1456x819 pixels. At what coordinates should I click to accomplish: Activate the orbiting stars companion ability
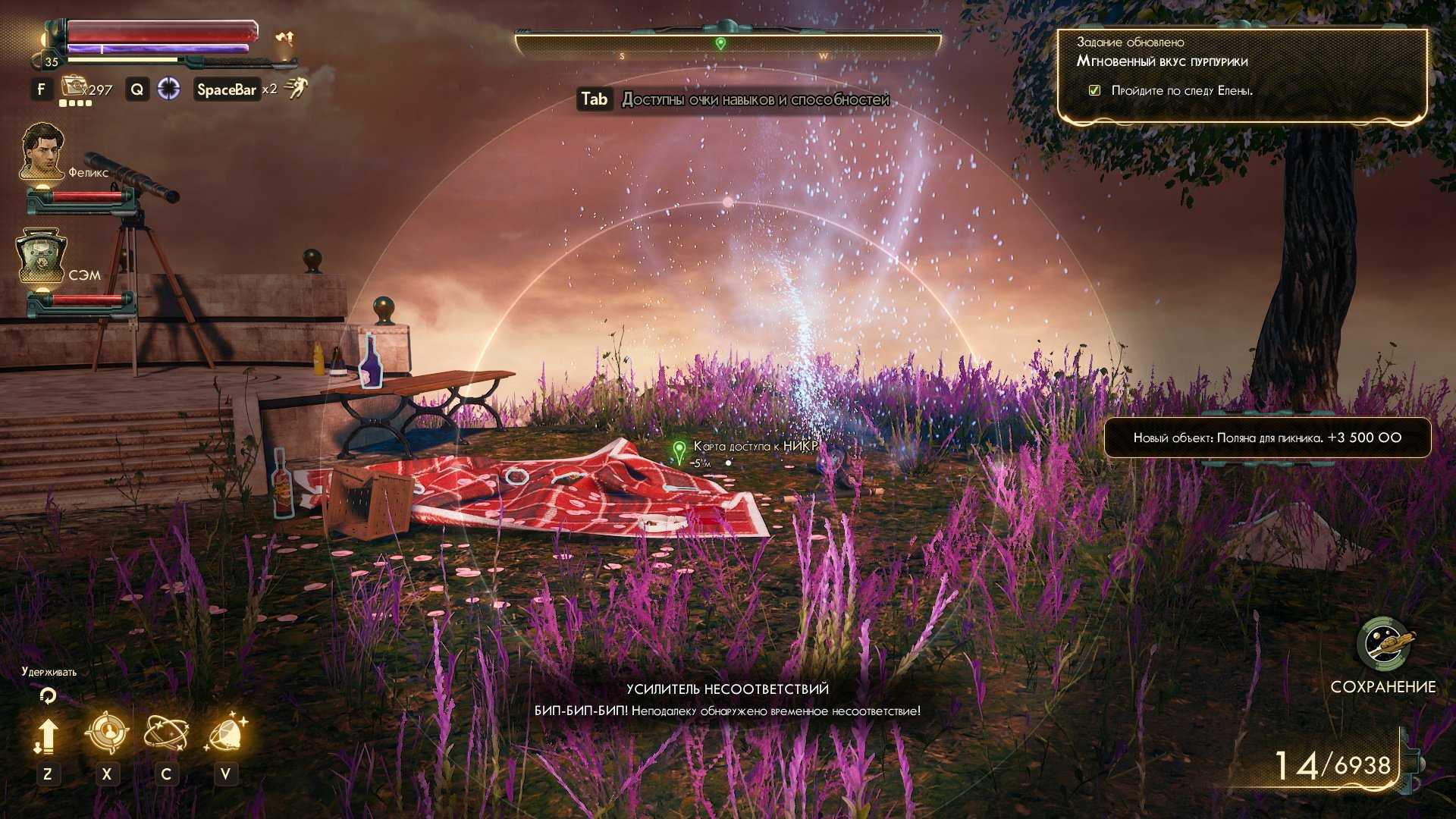(x=166, y=733)
